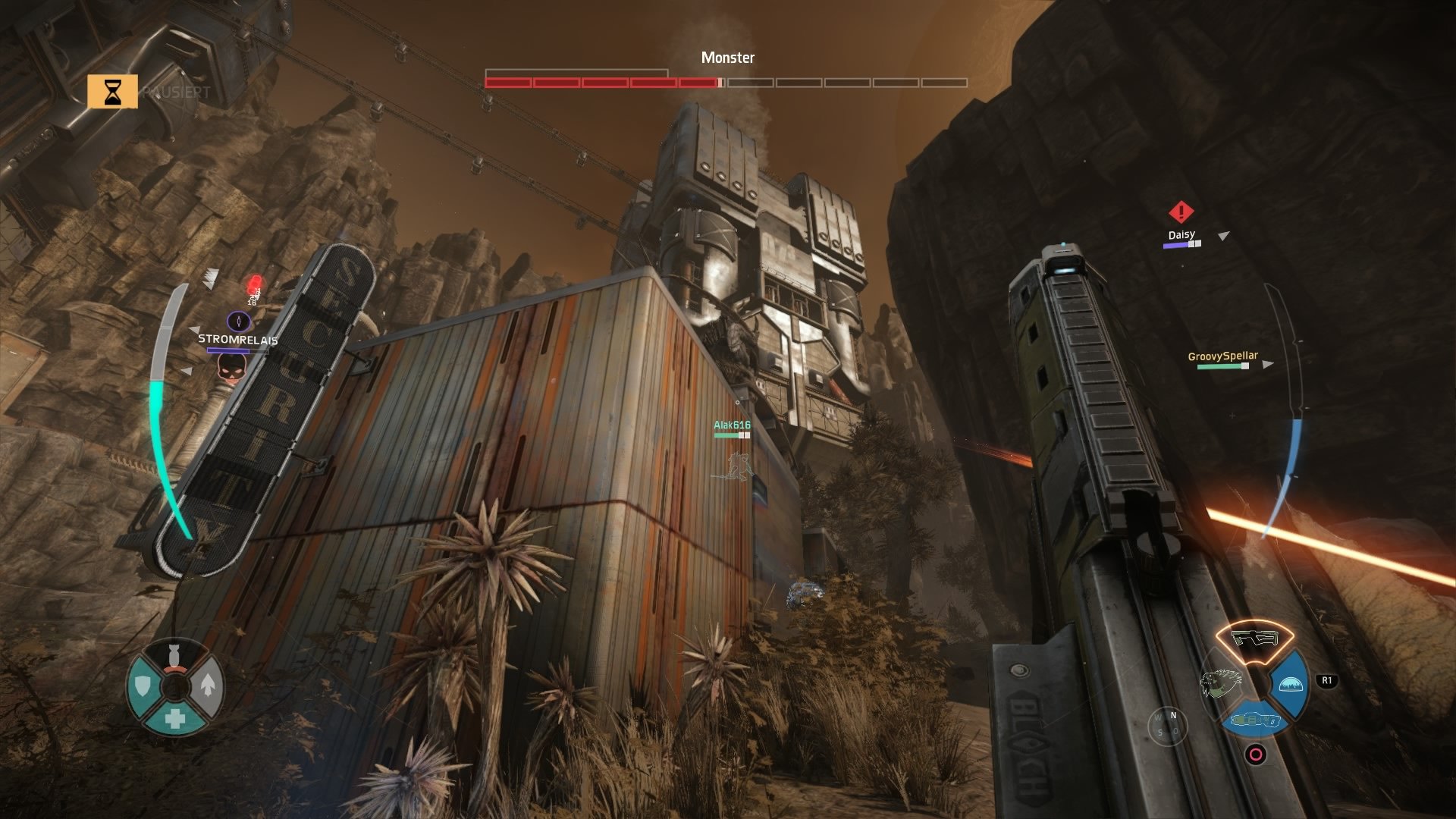Pick the bomb segment of the squad wheel

[174, 654]
